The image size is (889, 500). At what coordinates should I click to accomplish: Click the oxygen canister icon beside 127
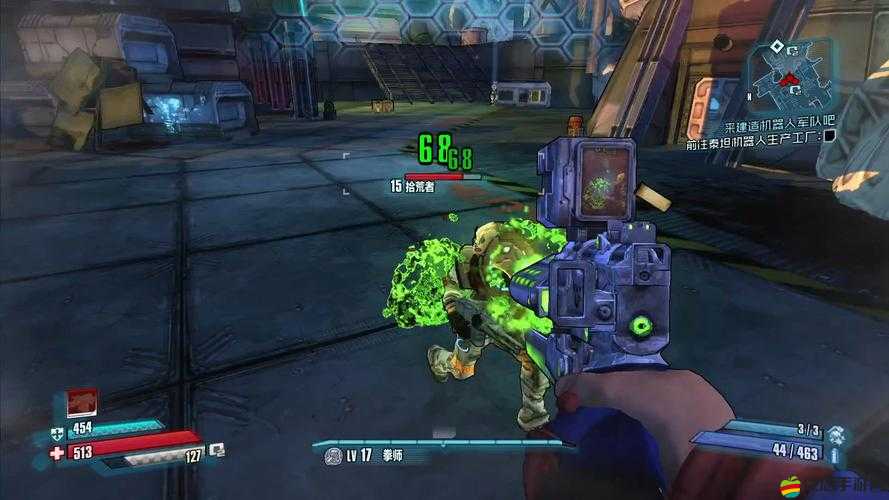click(x=216, y=452)
